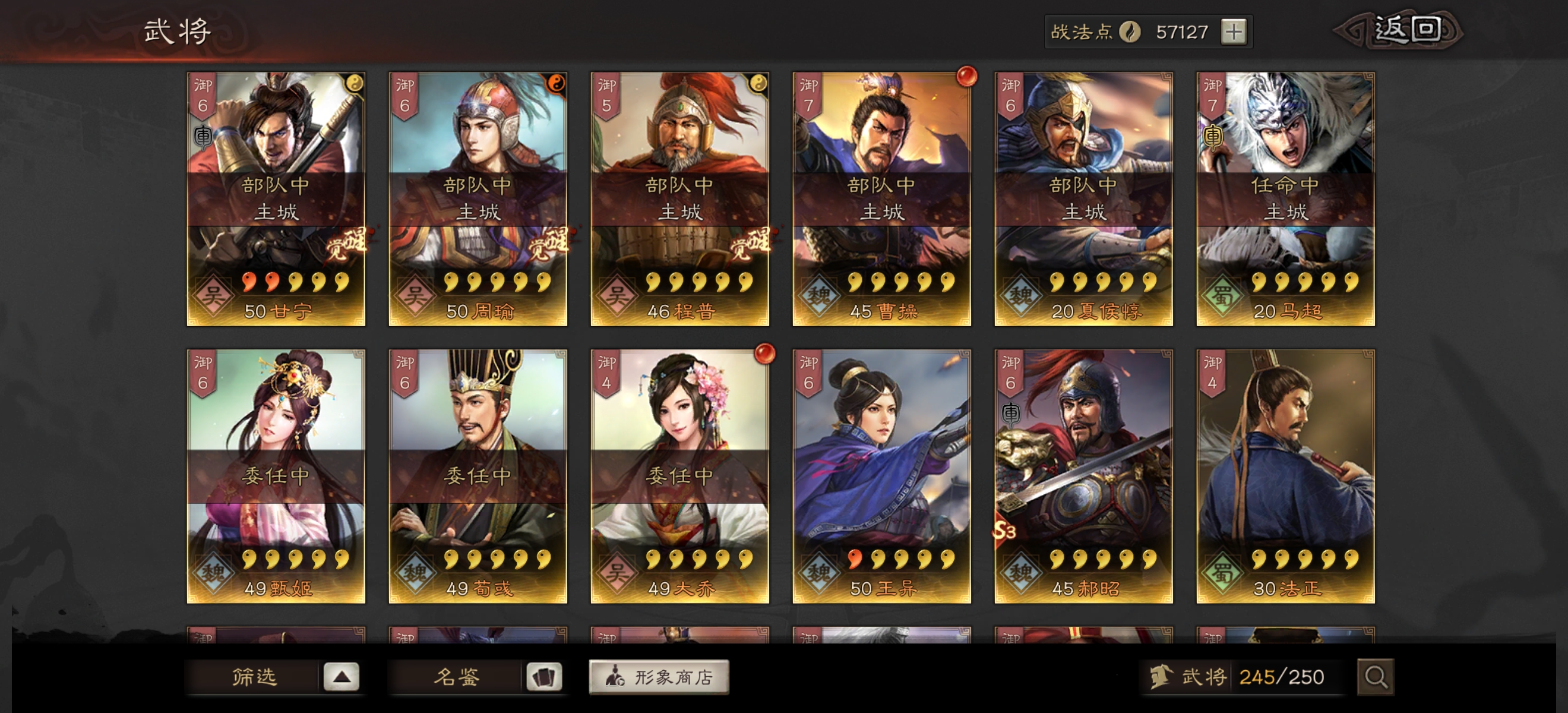View the 夏侯惇 general card
Viewport: 1568px width, 713px height.
coord(1083,199)
